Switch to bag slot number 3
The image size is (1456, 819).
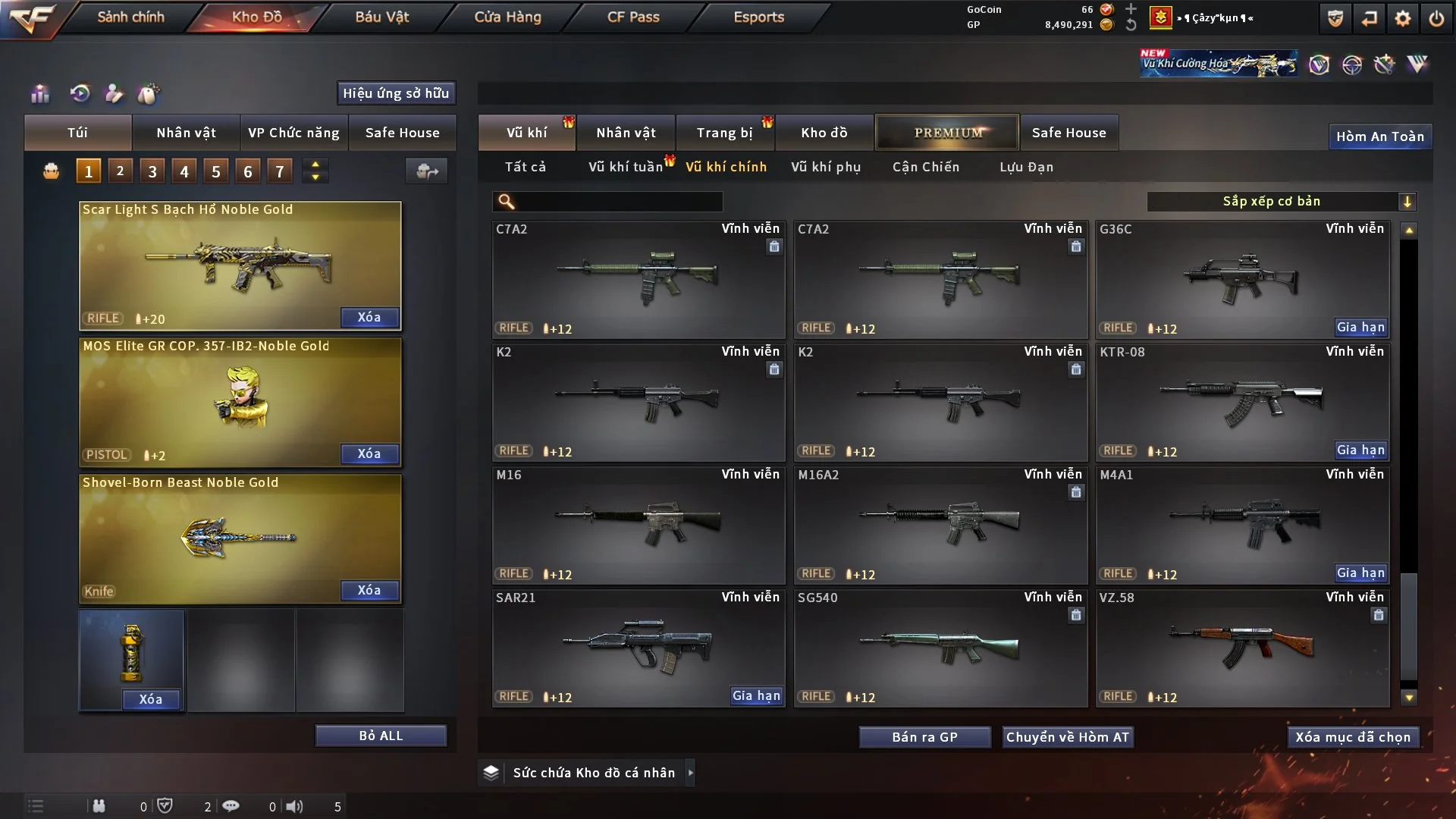(x=152, y=171)
